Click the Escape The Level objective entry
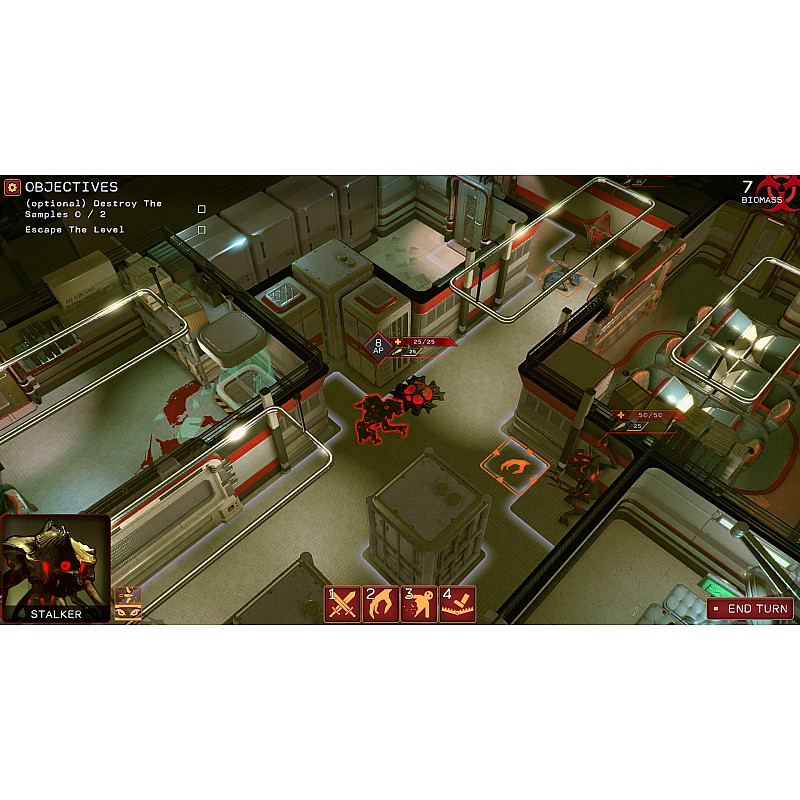The image size is (800, 800). click(x=75, y=230)
